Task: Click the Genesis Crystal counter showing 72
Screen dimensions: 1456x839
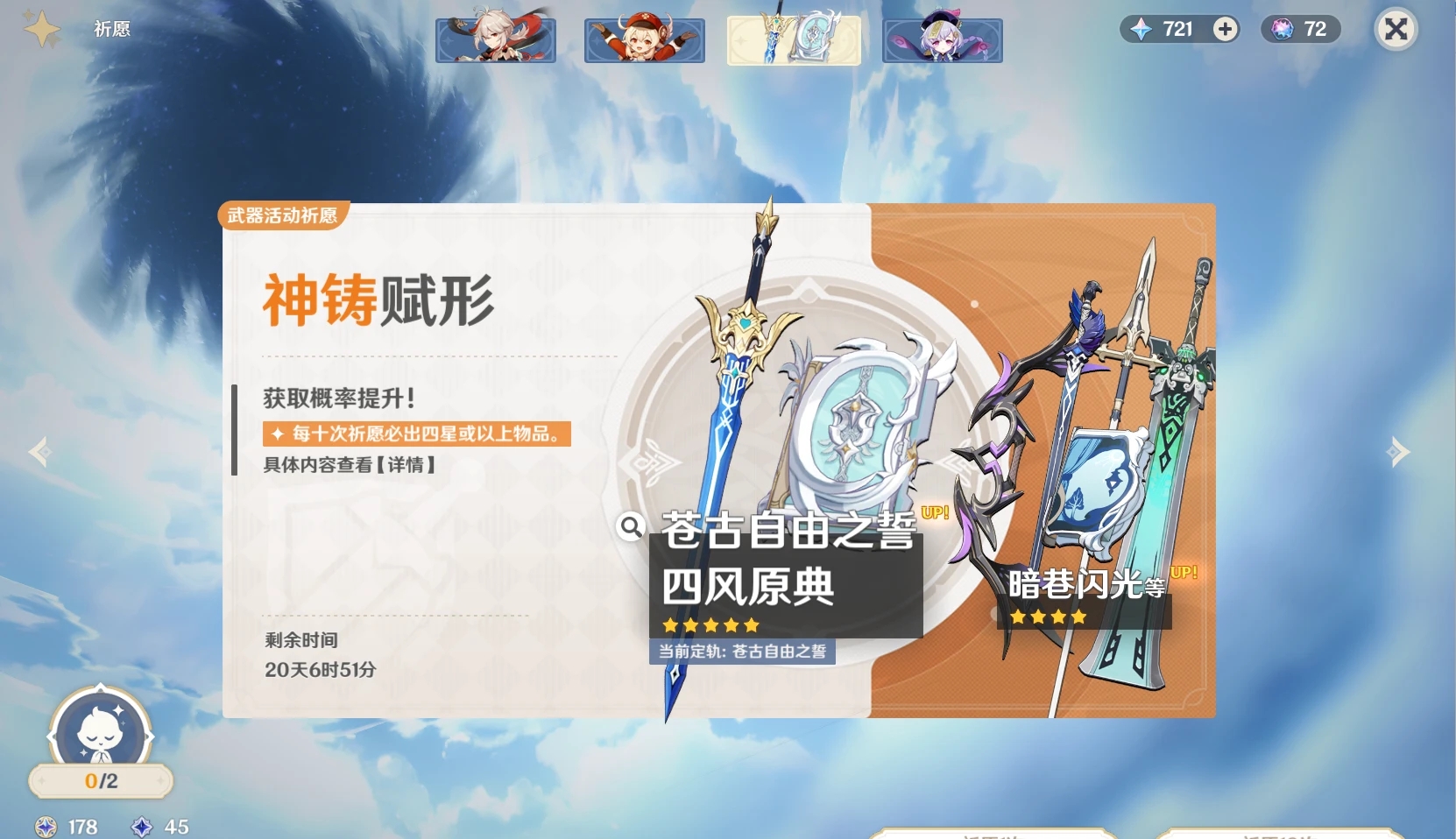Action: 1300,29
